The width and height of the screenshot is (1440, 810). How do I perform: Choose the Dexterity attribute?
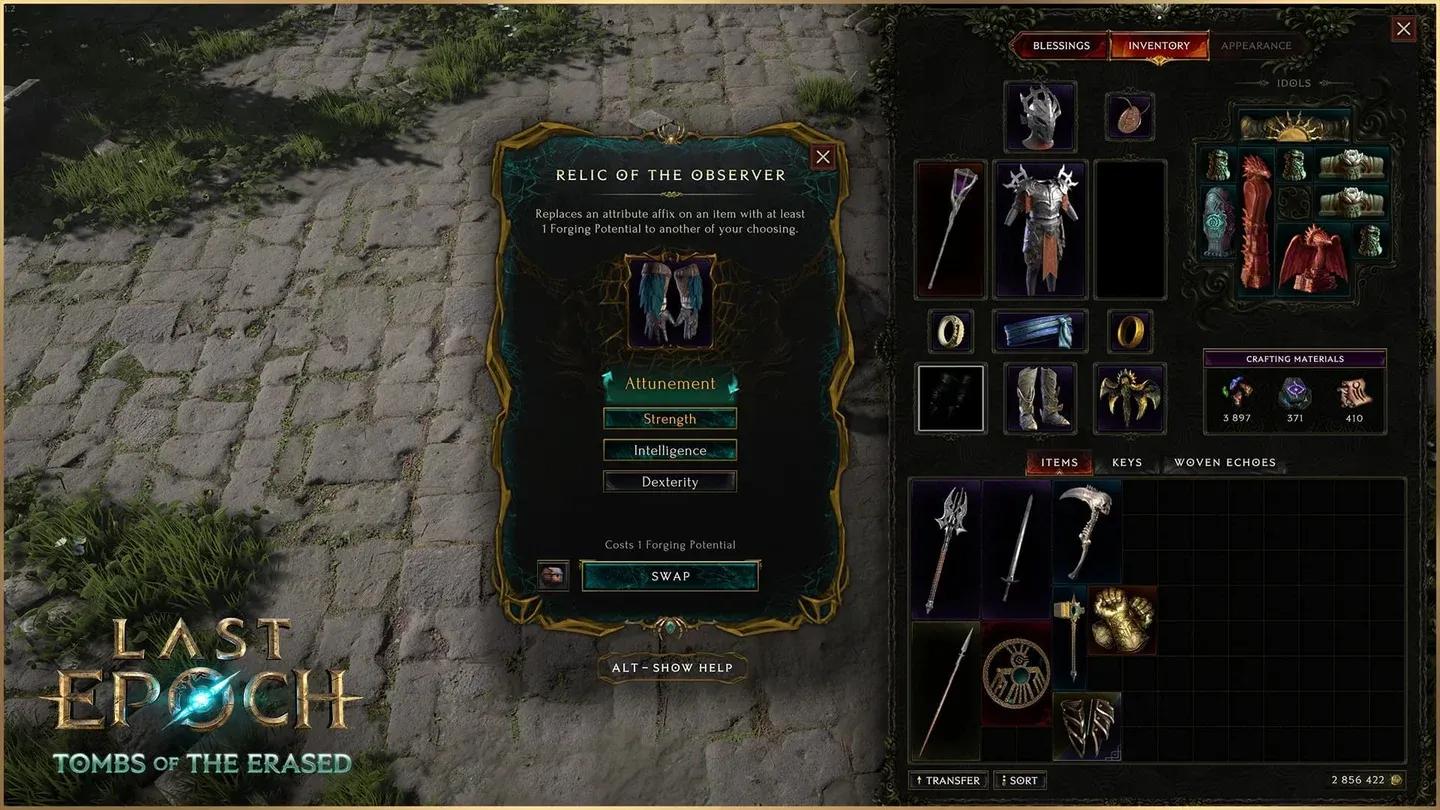[x=669, y=481]
